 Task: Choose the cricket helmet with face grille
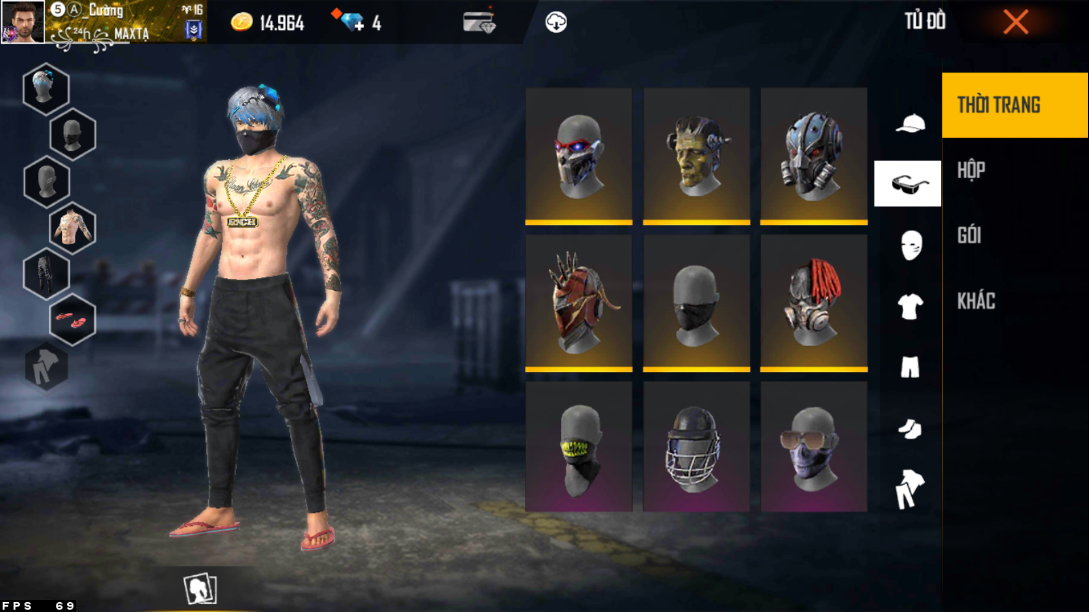pyautogui.click(x=696, y=447)
